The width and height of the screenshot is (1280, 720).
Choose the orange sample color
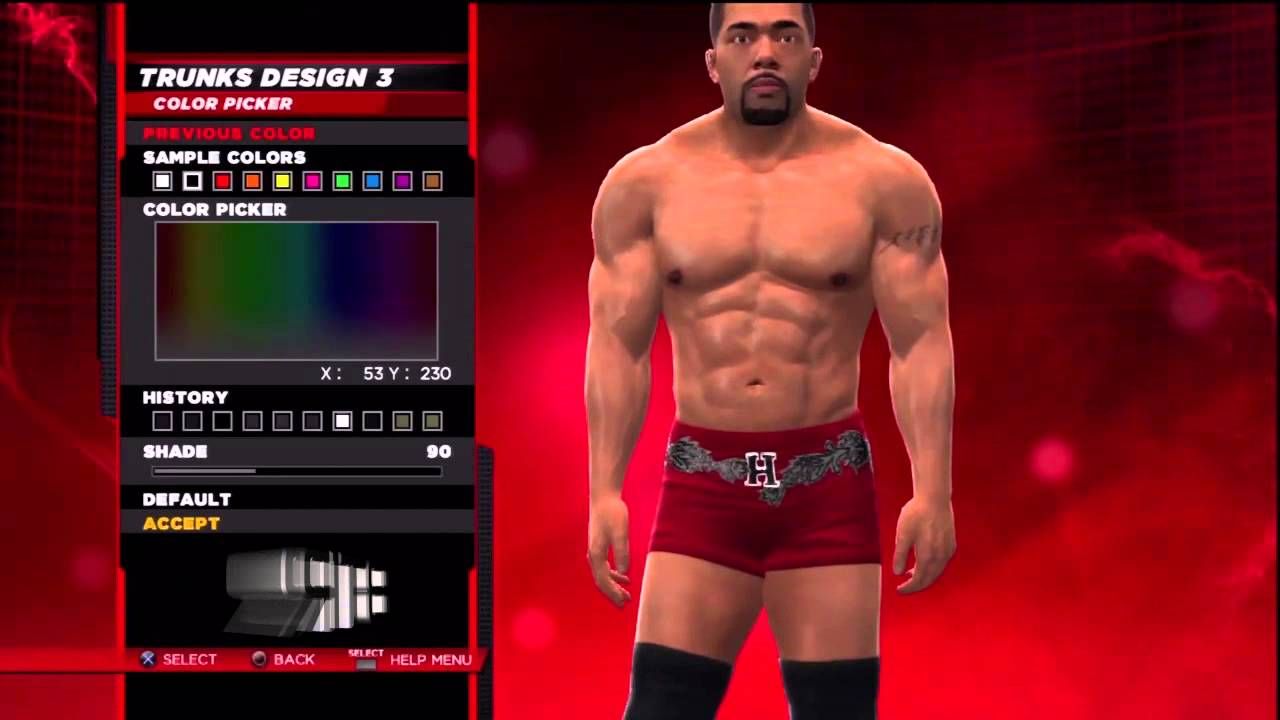(x=252, y=181)
